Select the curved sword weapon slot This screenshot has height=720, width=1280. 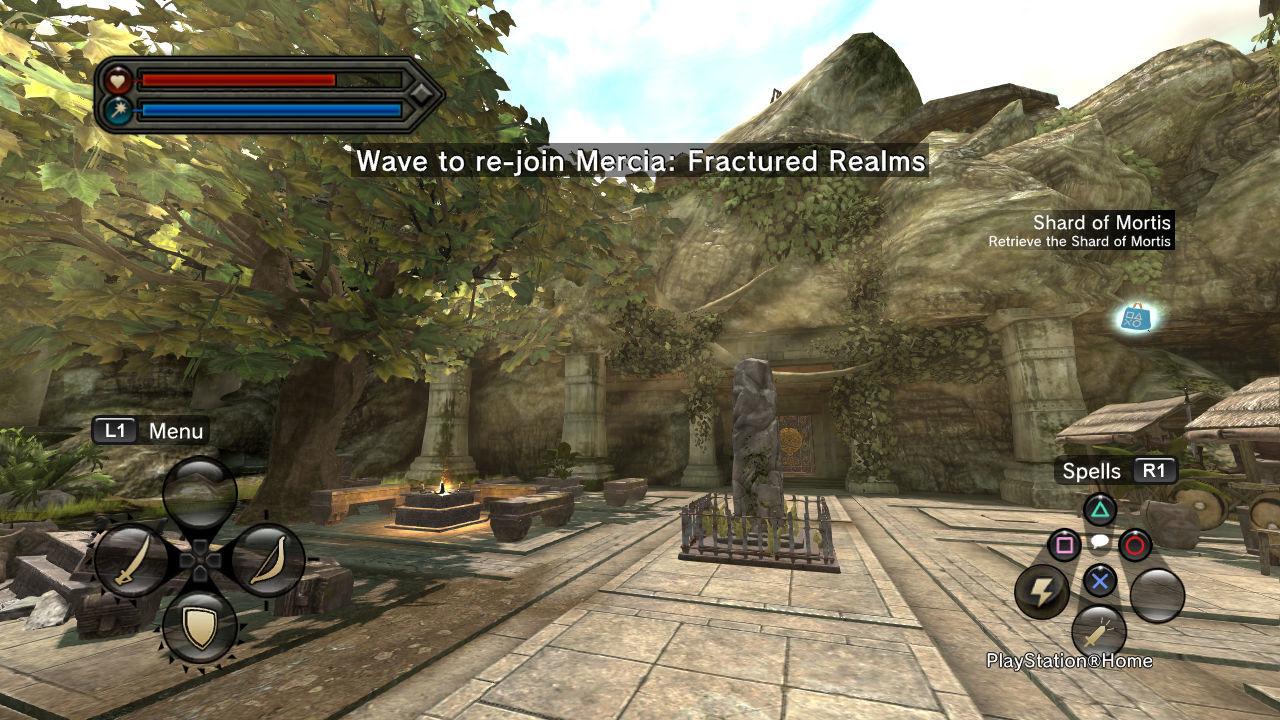[131, 561]
